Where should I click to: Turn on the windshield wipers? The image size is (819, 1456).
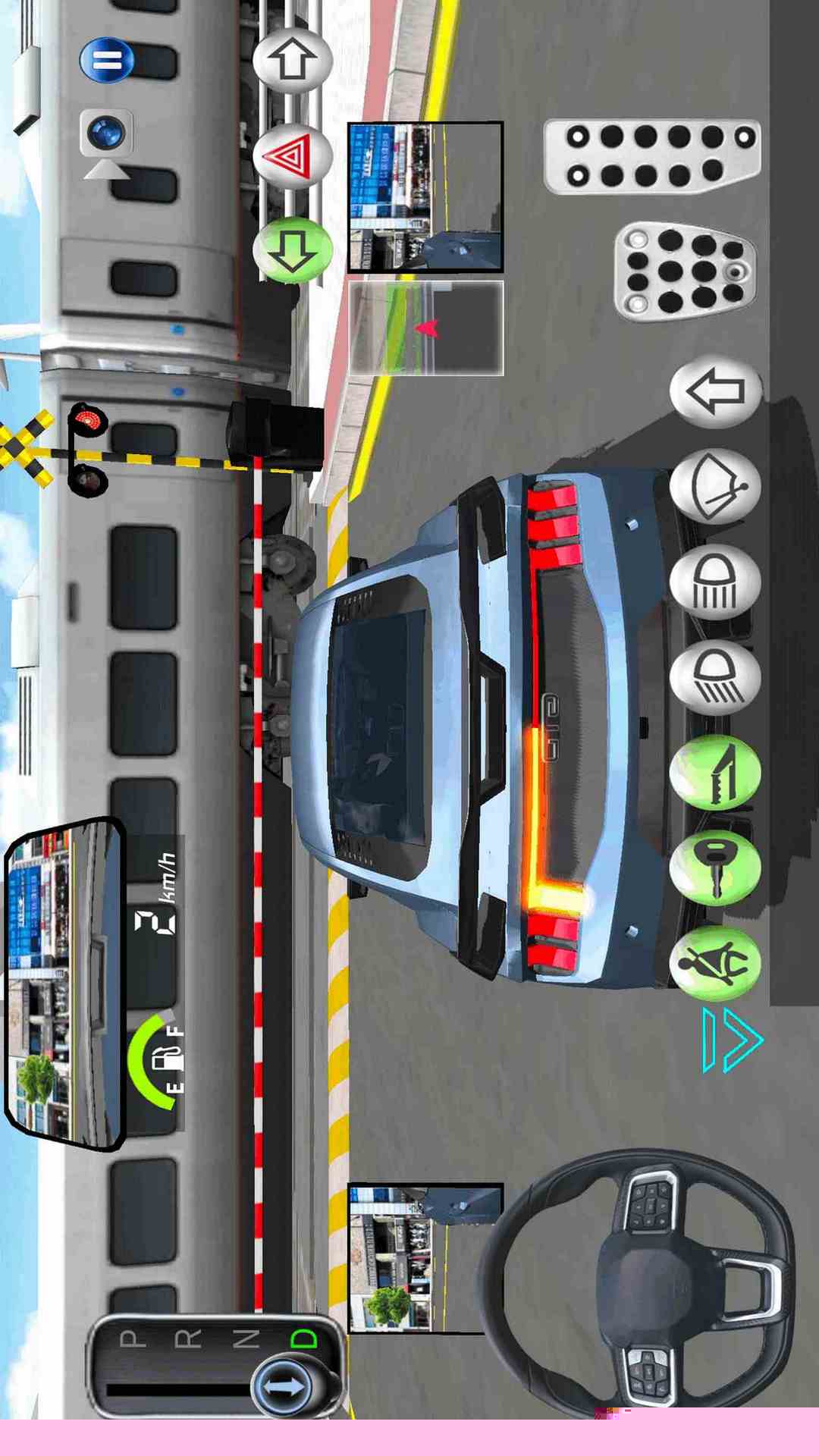pos(715,487)
